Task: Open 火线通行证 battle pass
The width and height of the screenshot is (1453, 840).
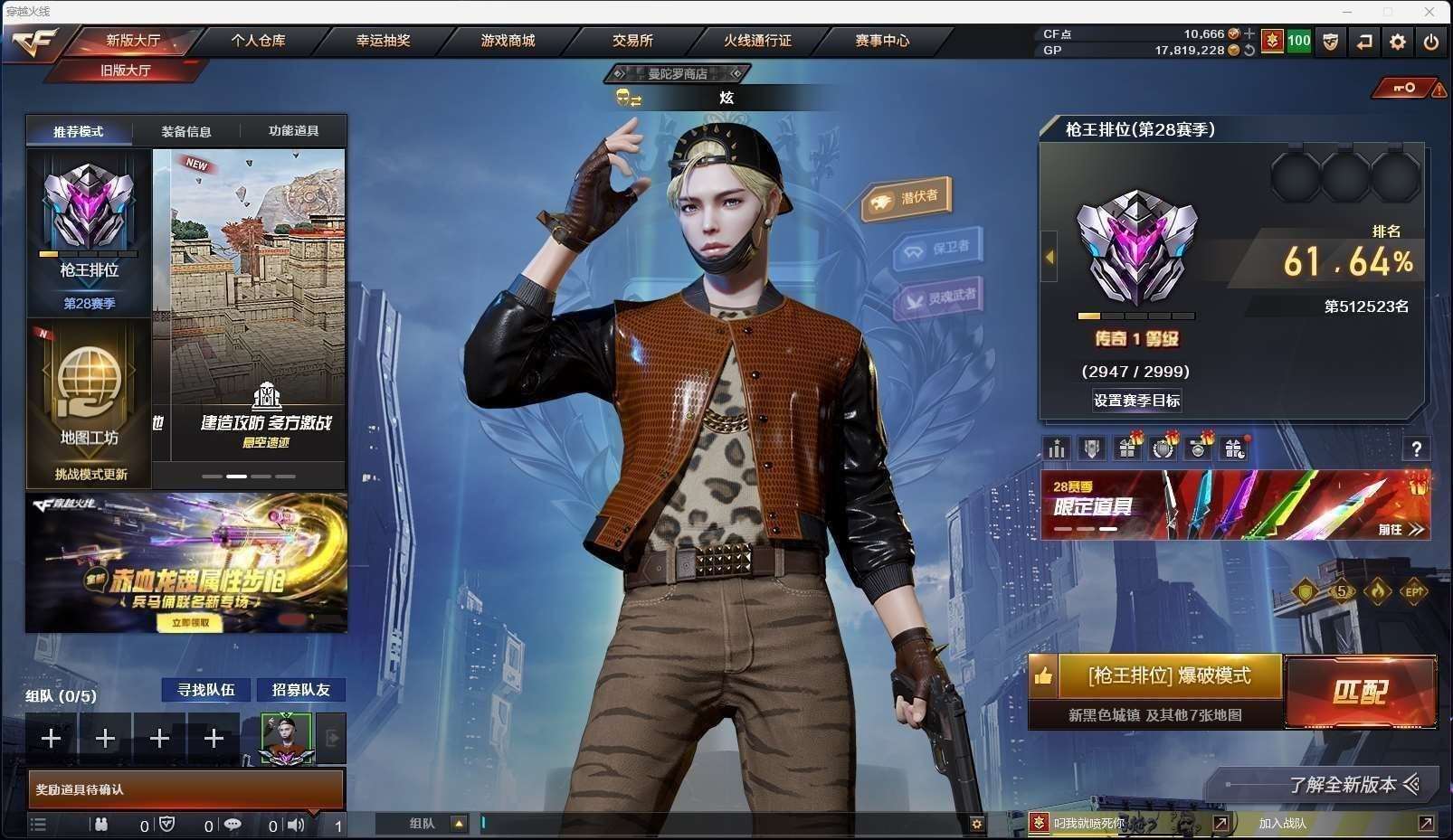Action: click(757, 41)
